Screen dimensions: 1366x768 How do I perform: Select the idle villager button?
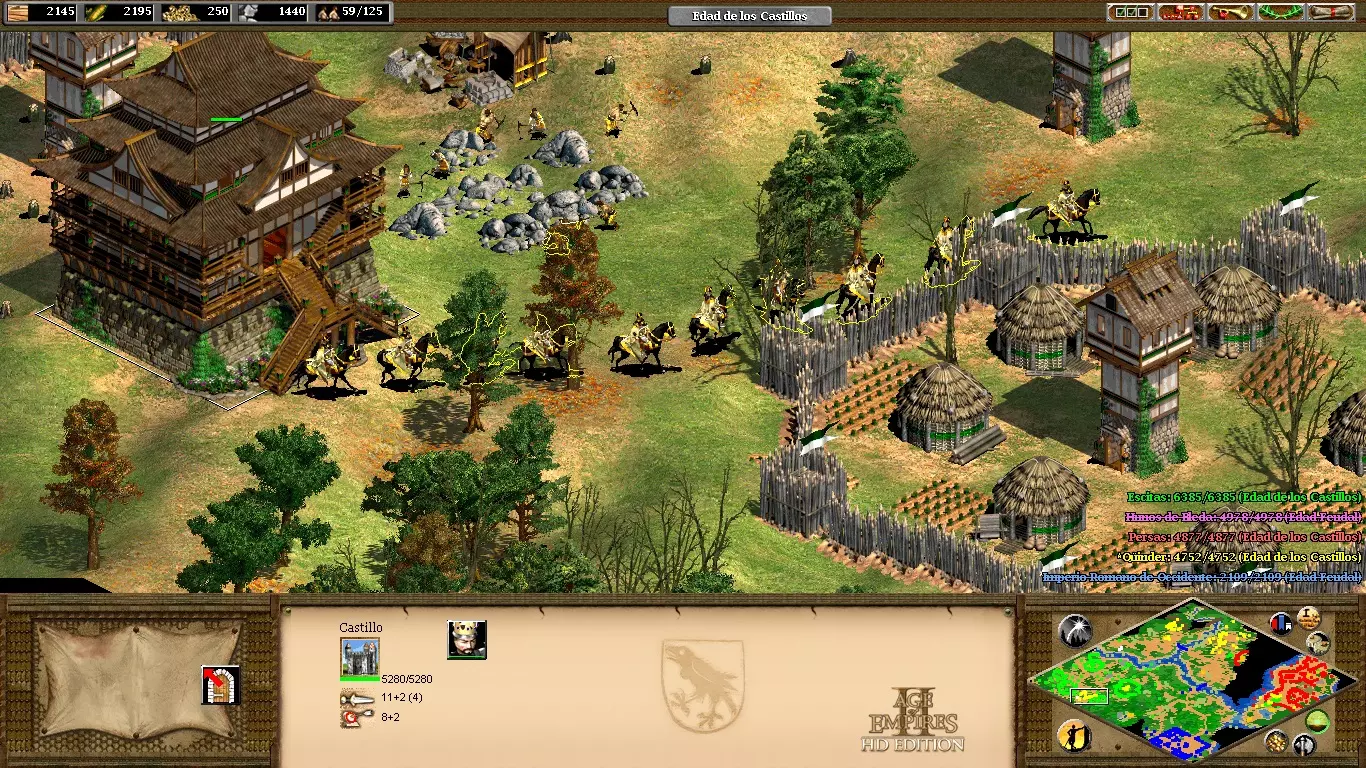1073,735
